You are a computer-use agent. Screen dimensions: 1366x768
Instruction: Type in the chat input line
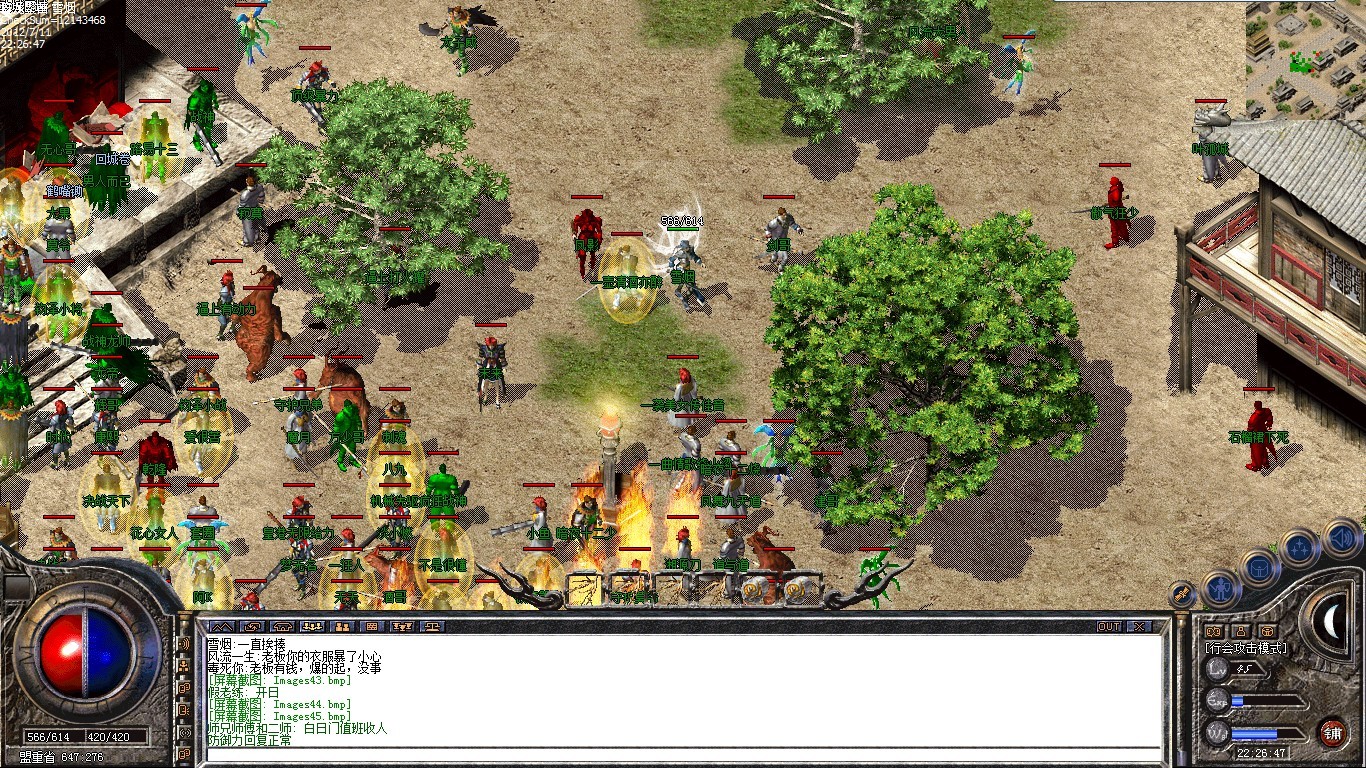[680, 754]
